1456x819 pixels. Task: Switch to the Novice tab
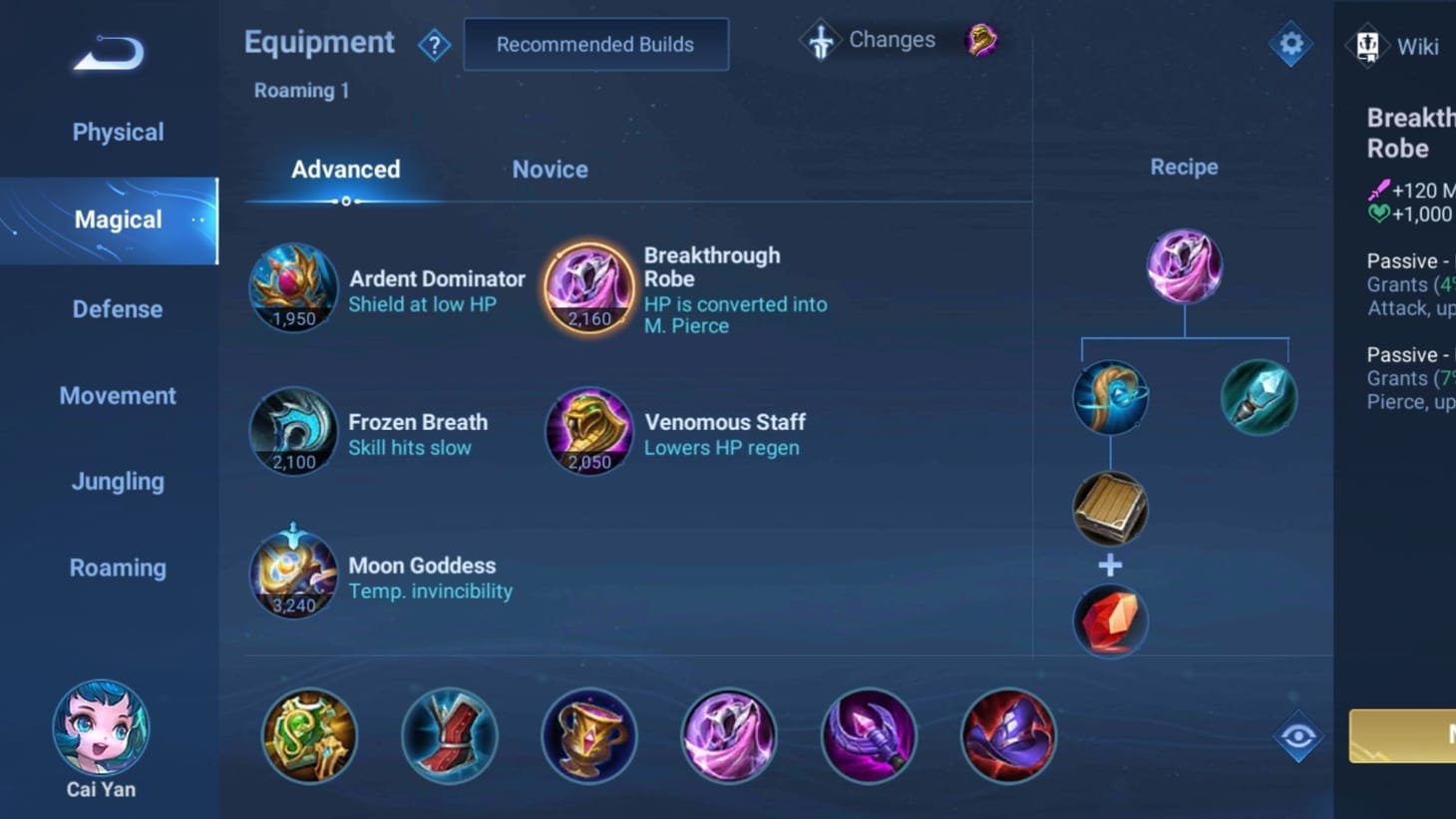tap(549, 170)
